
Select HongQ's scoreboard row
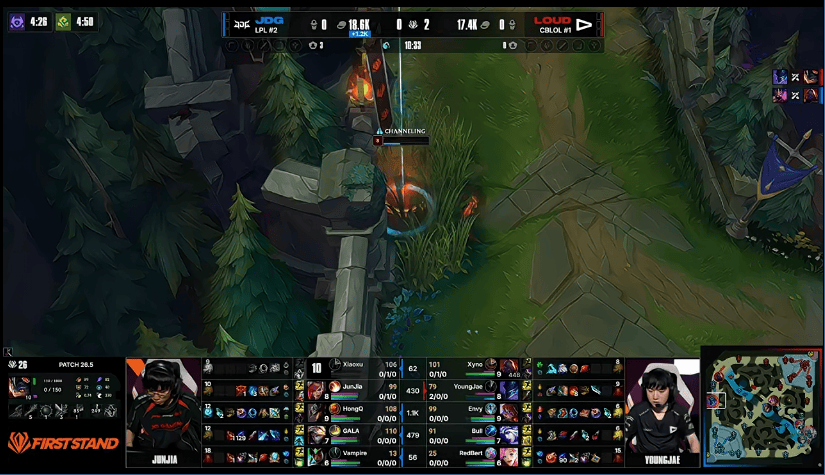[350, 411]
